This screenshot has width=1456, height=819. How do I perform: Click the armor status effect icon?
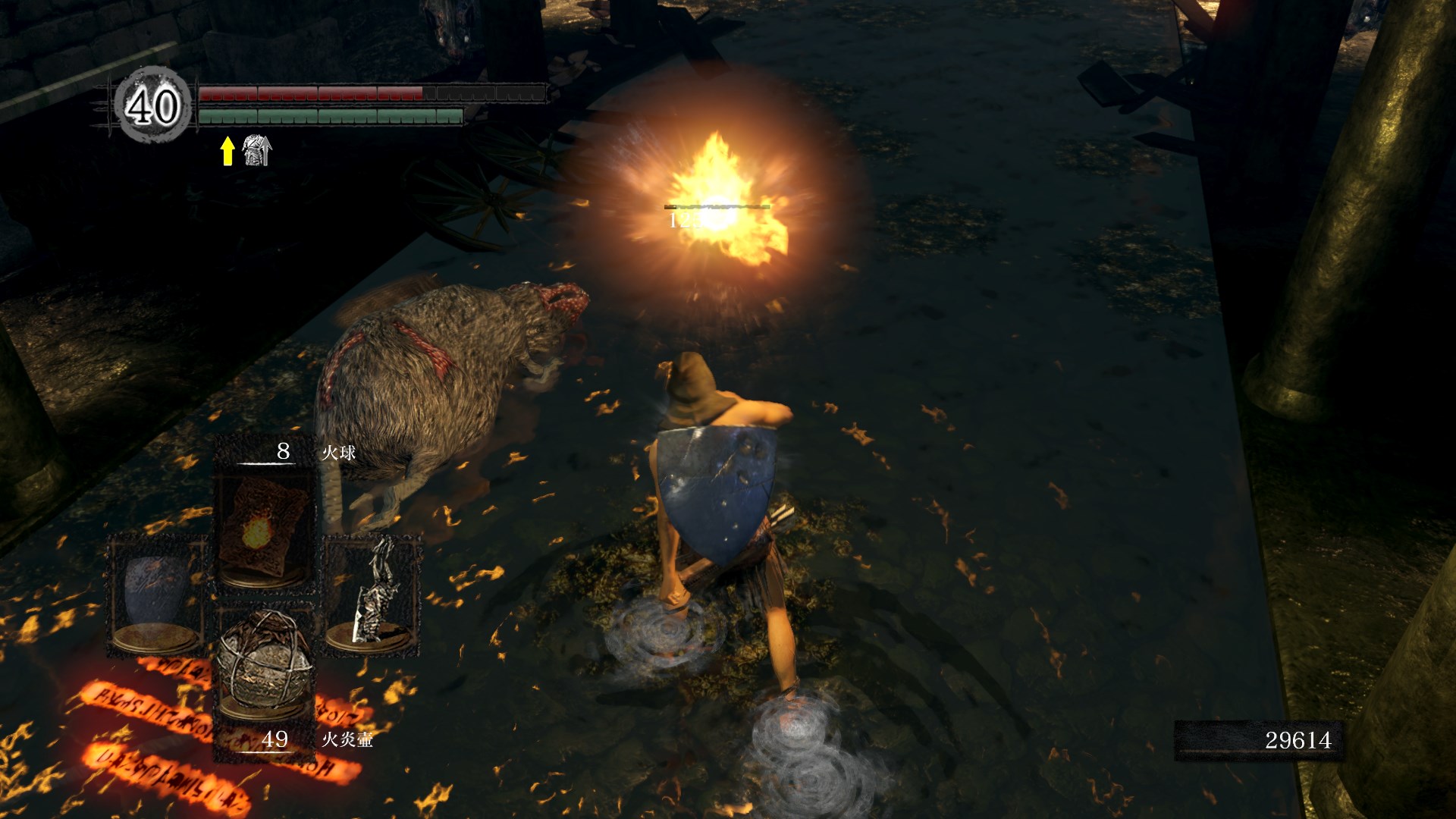[x=256, y=150]
